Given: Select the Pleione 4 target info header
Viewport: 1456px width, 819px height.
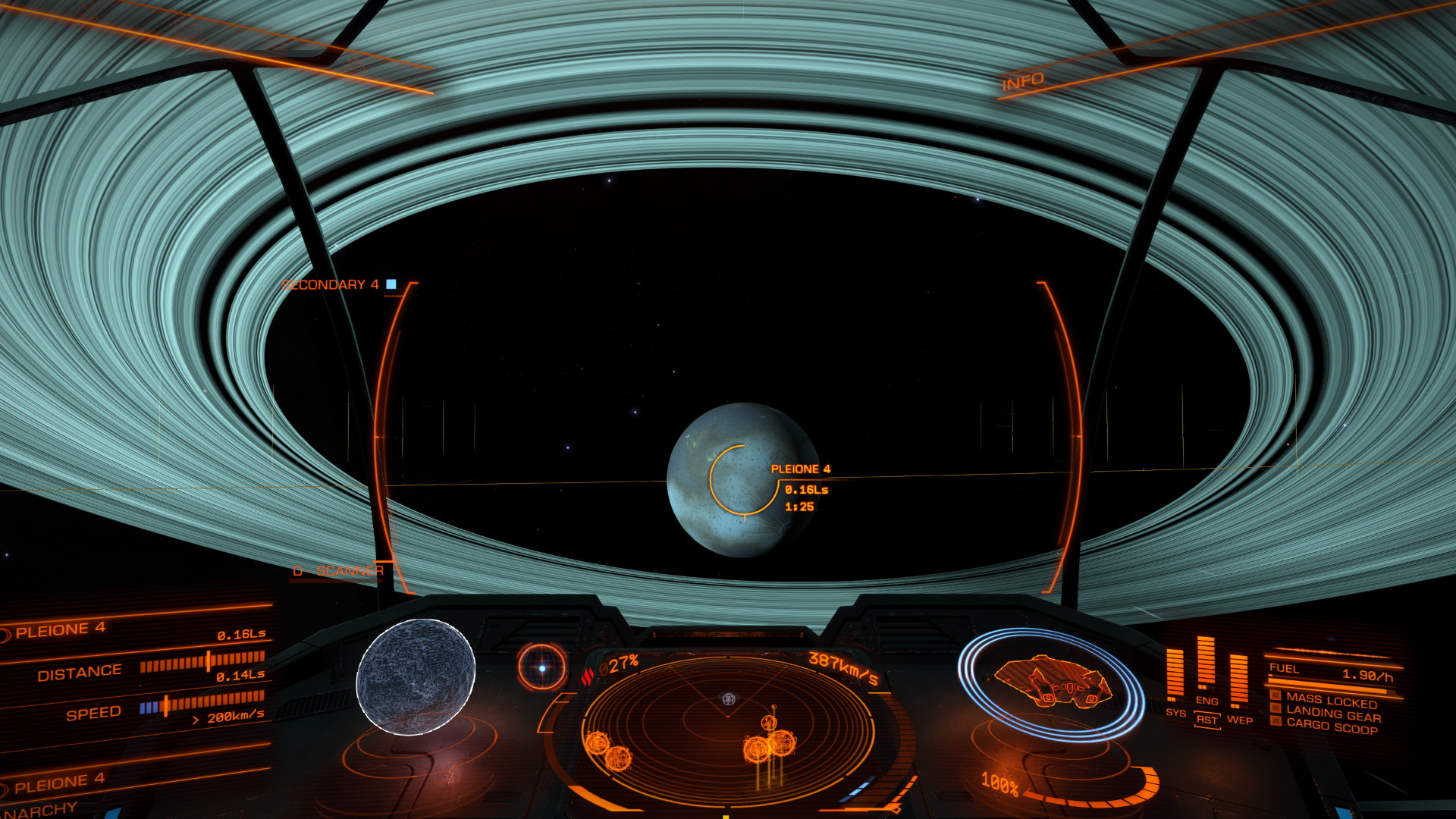Looking at the screenshot, I should pos(61,629).
